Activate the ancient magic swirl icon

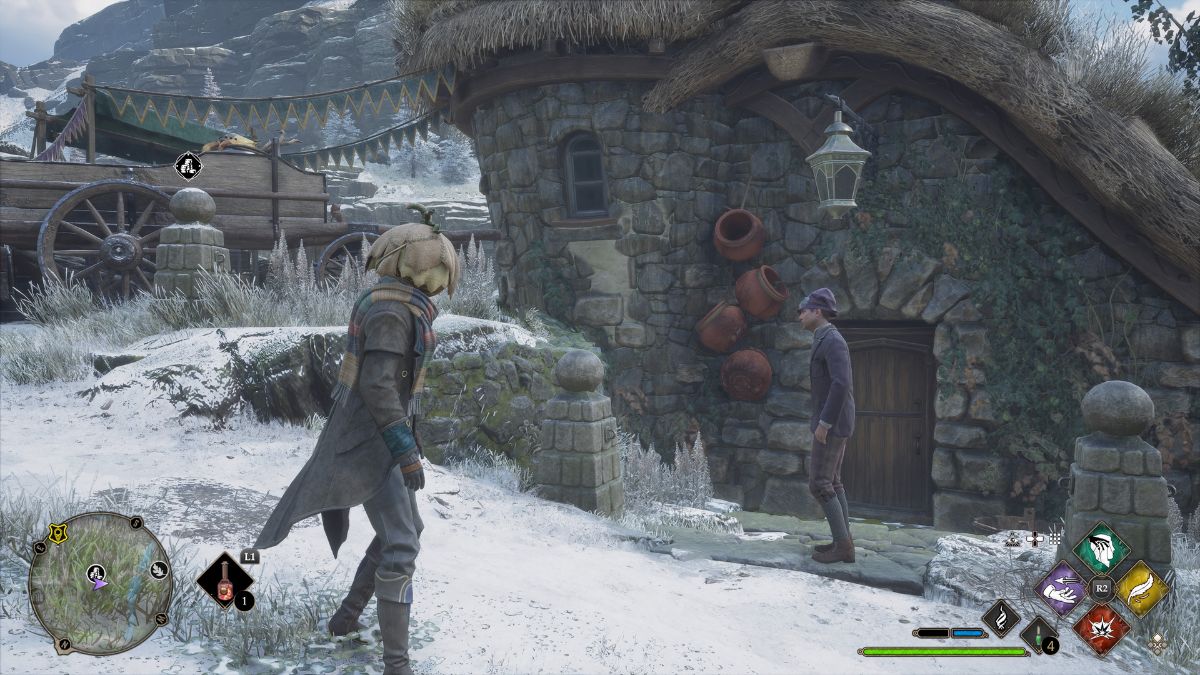1001,617
